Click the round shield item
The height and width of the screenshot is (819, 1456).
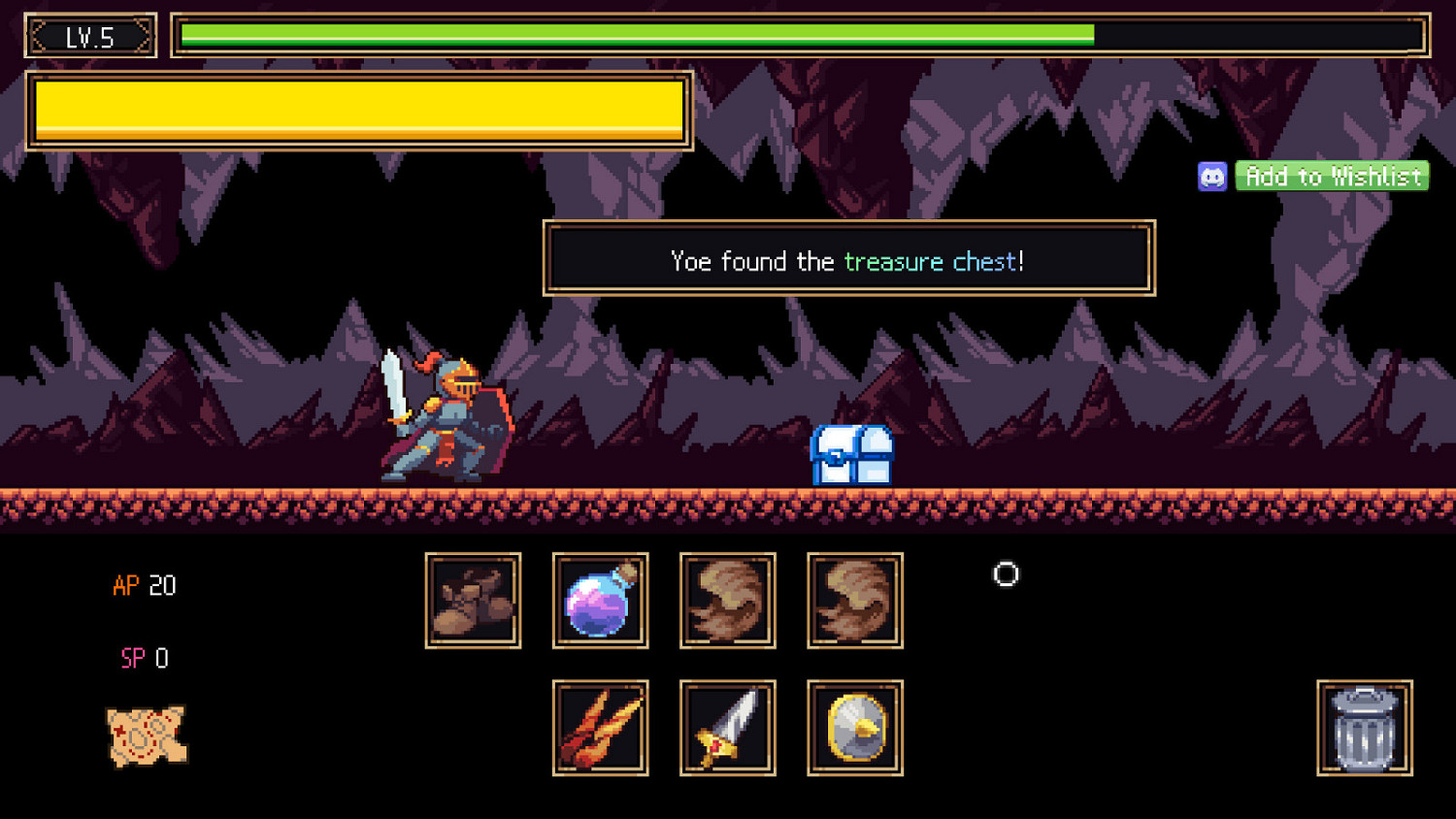854,728
